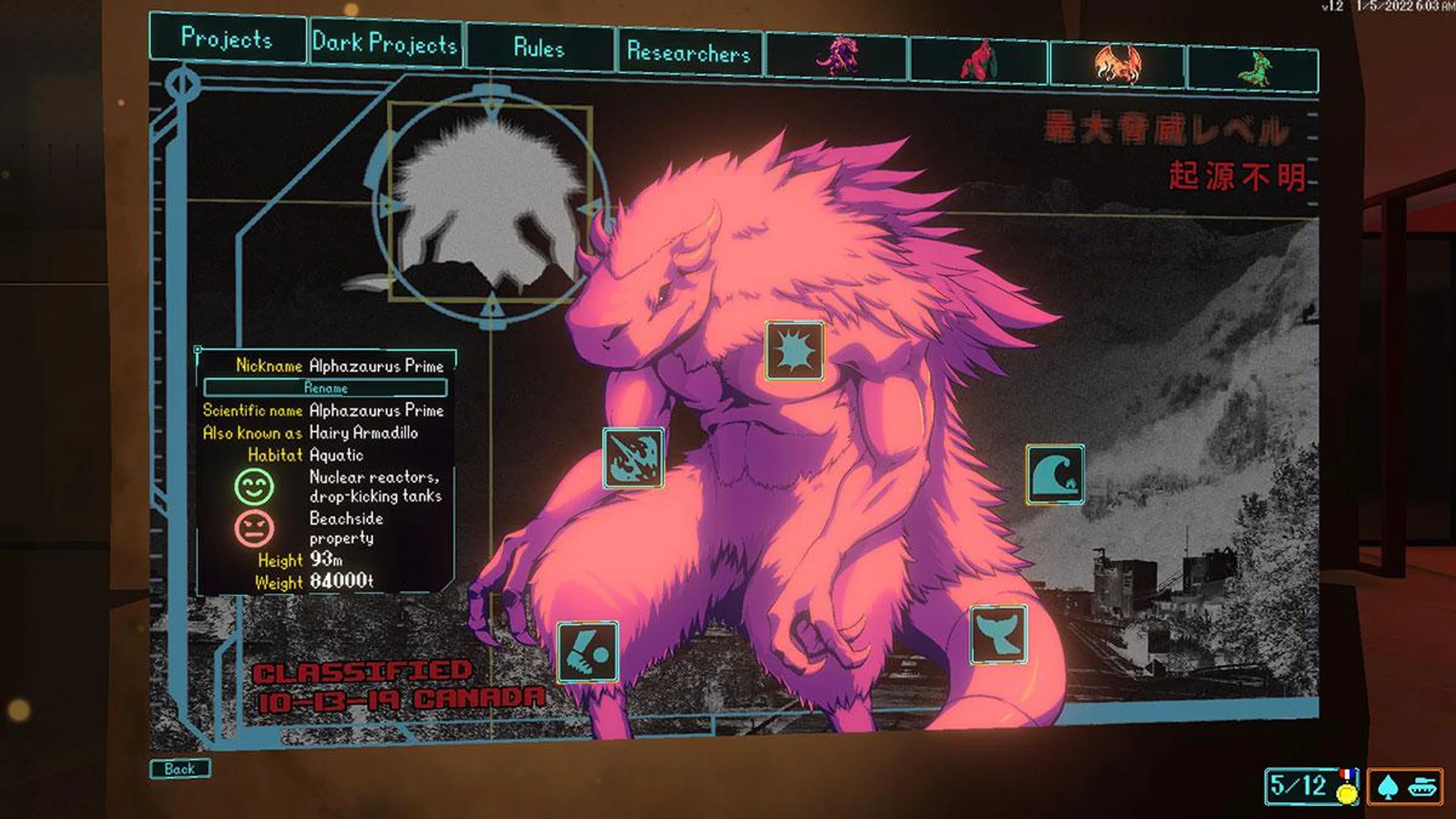Click the Back button at the bottom left

tap(180, 767)
